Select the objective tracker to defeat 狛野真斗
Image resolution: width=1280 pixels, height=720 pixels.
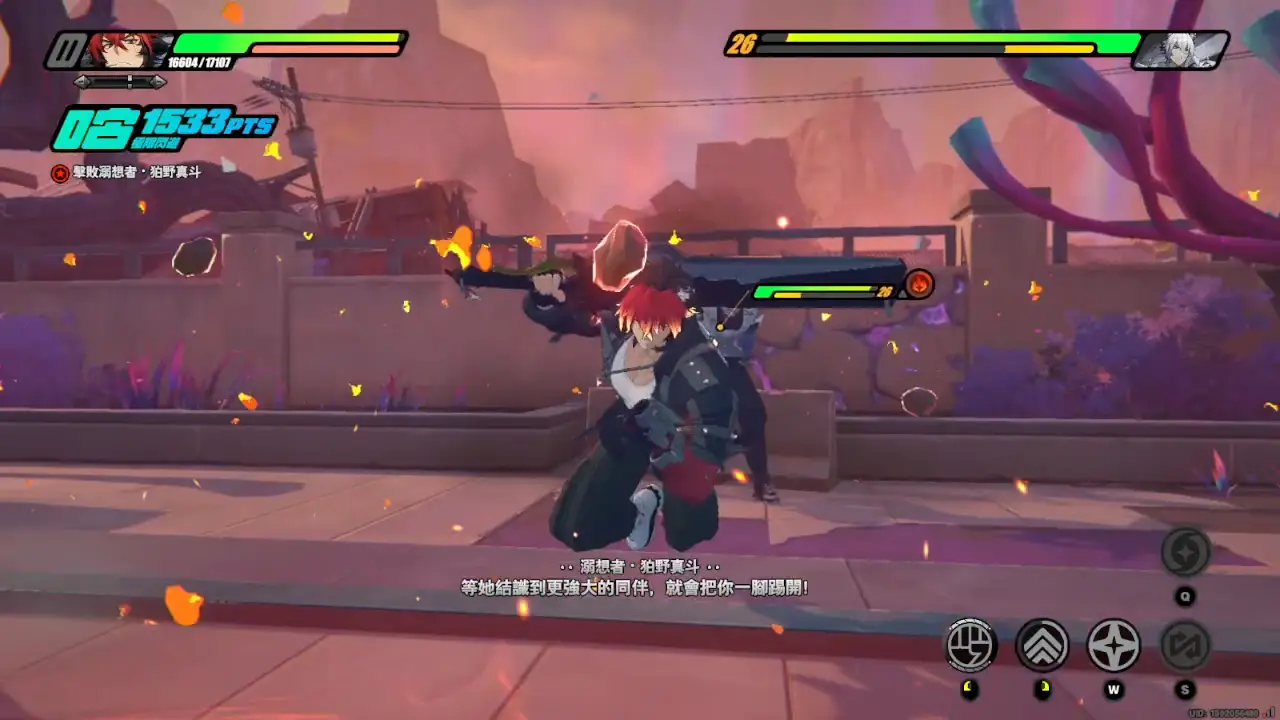coord(126,172)
